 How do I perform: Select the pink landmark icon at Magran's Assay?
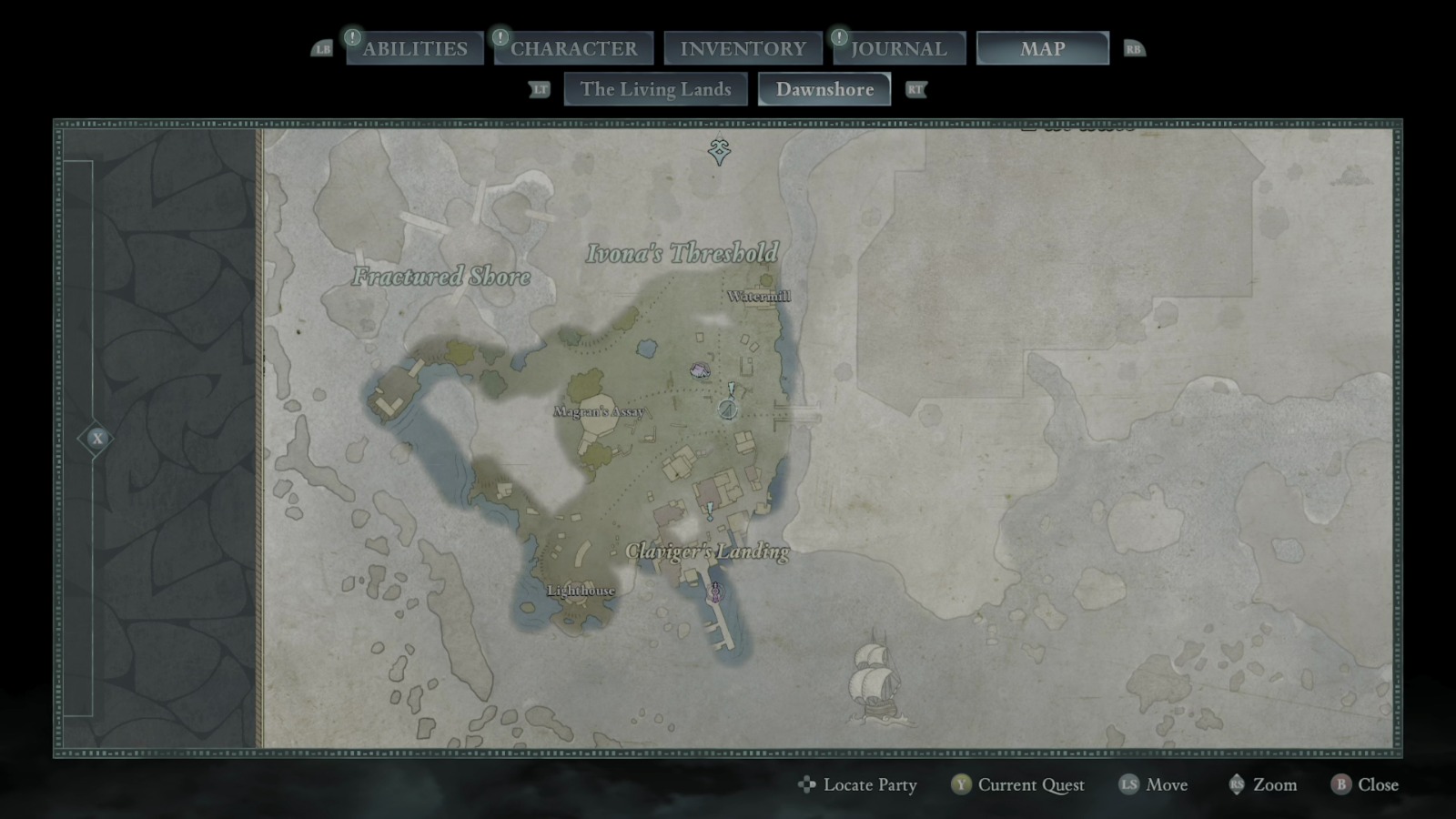click(698, 369)
